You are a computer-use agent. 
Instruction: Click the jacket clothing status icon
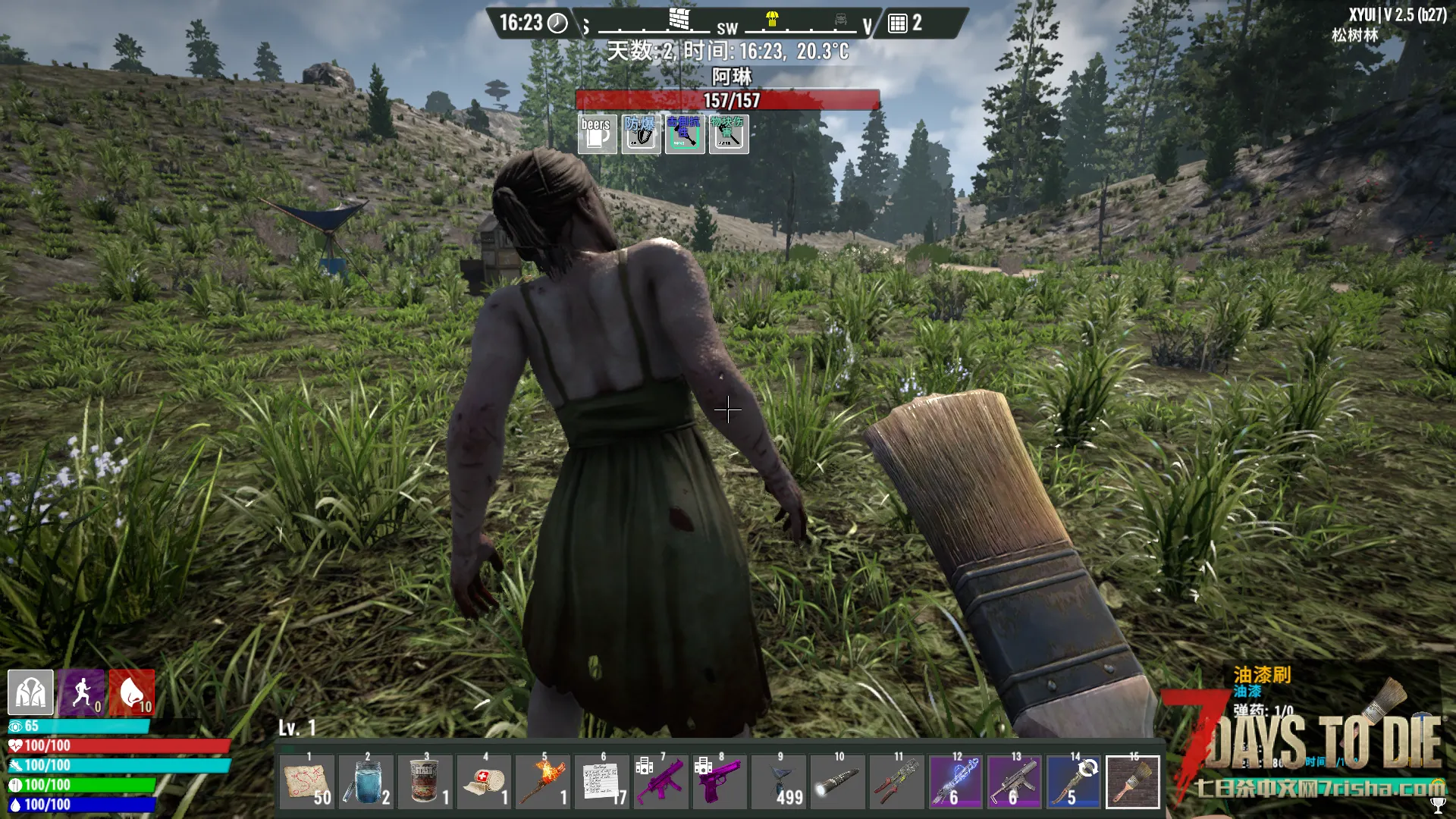tap(30, 692)
